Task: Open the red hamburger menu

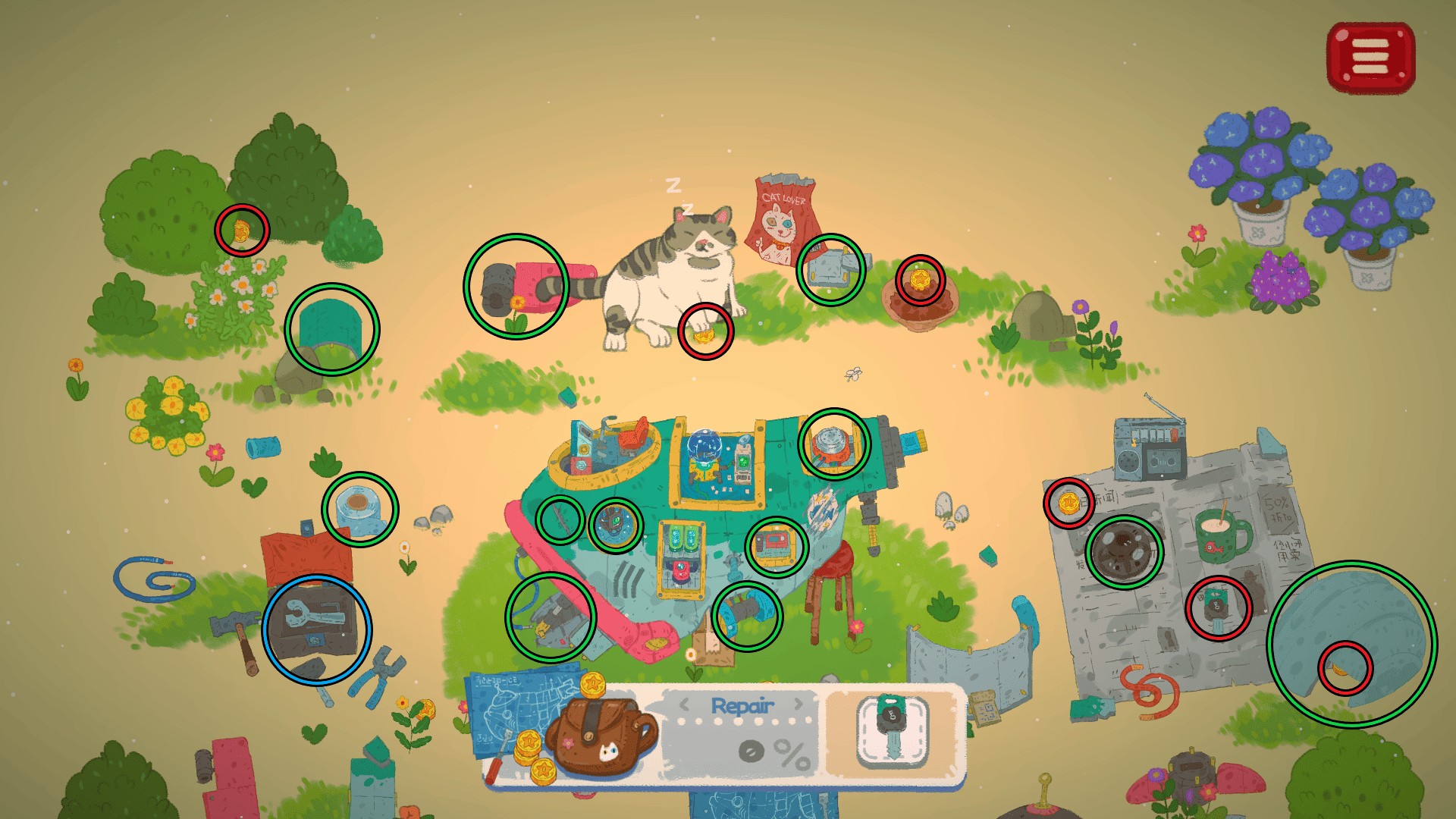Action: 1370,58
